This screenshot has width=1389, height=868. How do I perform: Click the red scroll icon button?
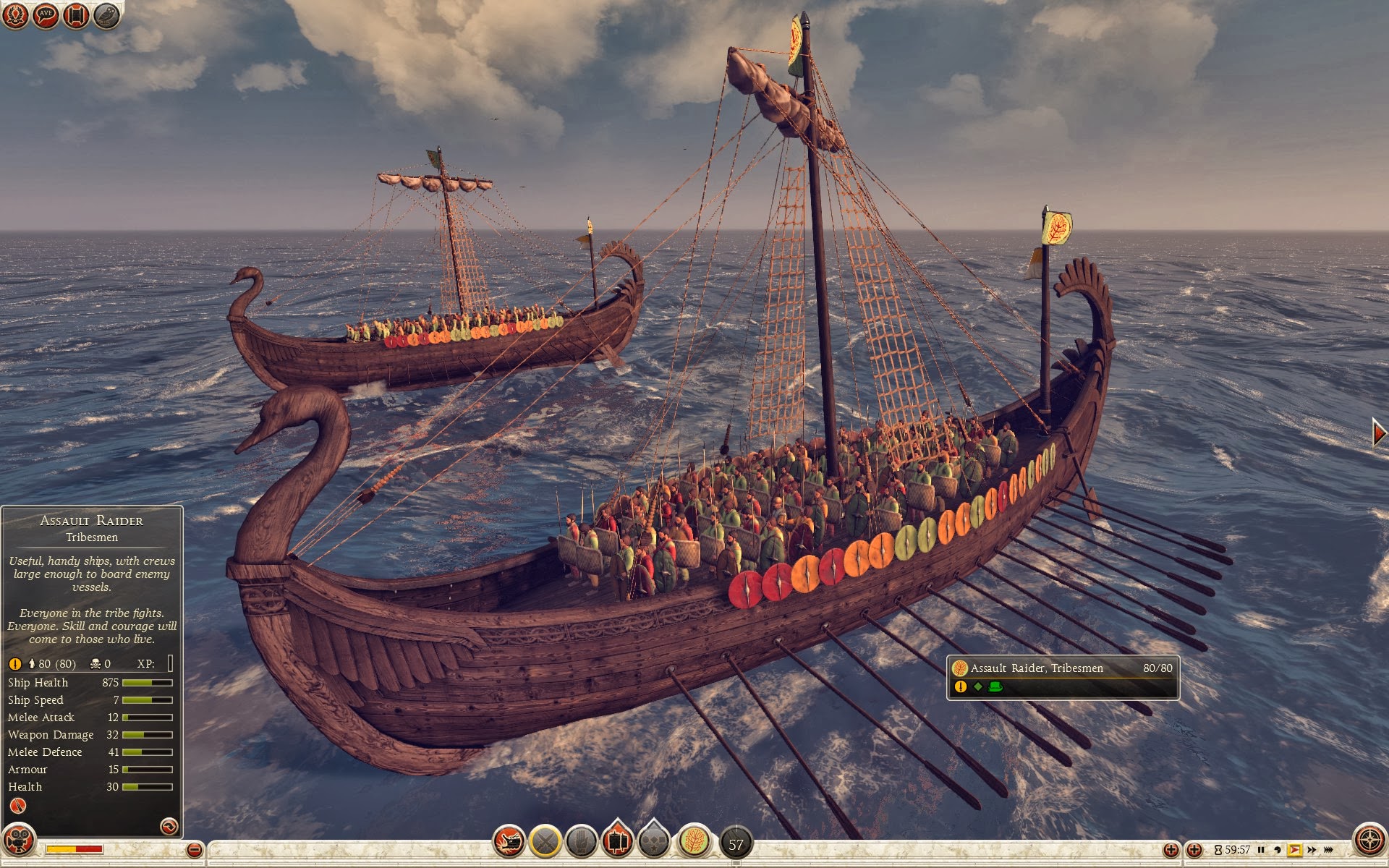pos(76,14)
